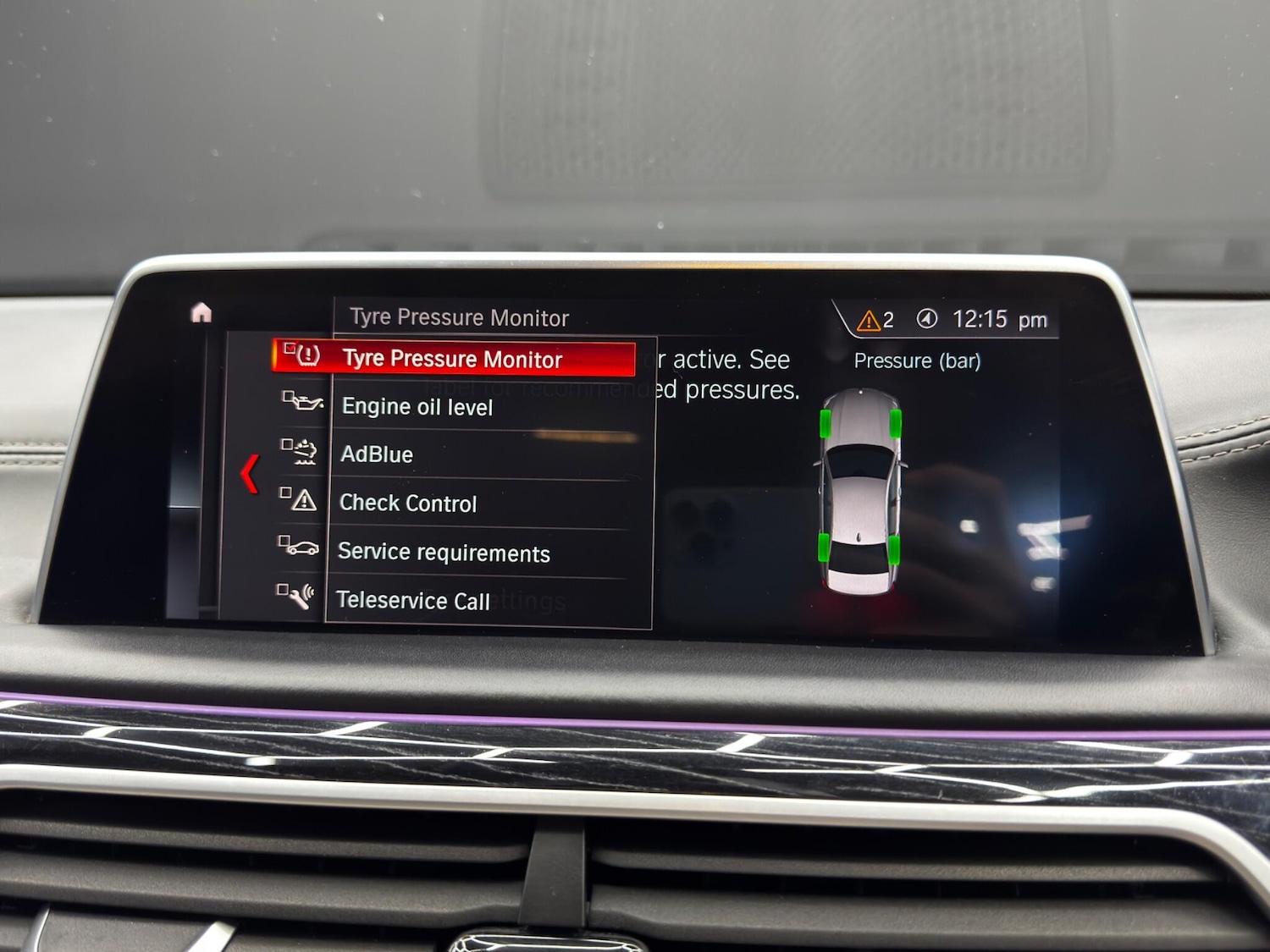Start a Teleservice Call
The height and width of the screenshot is (952, 1270).
[413, 601]
